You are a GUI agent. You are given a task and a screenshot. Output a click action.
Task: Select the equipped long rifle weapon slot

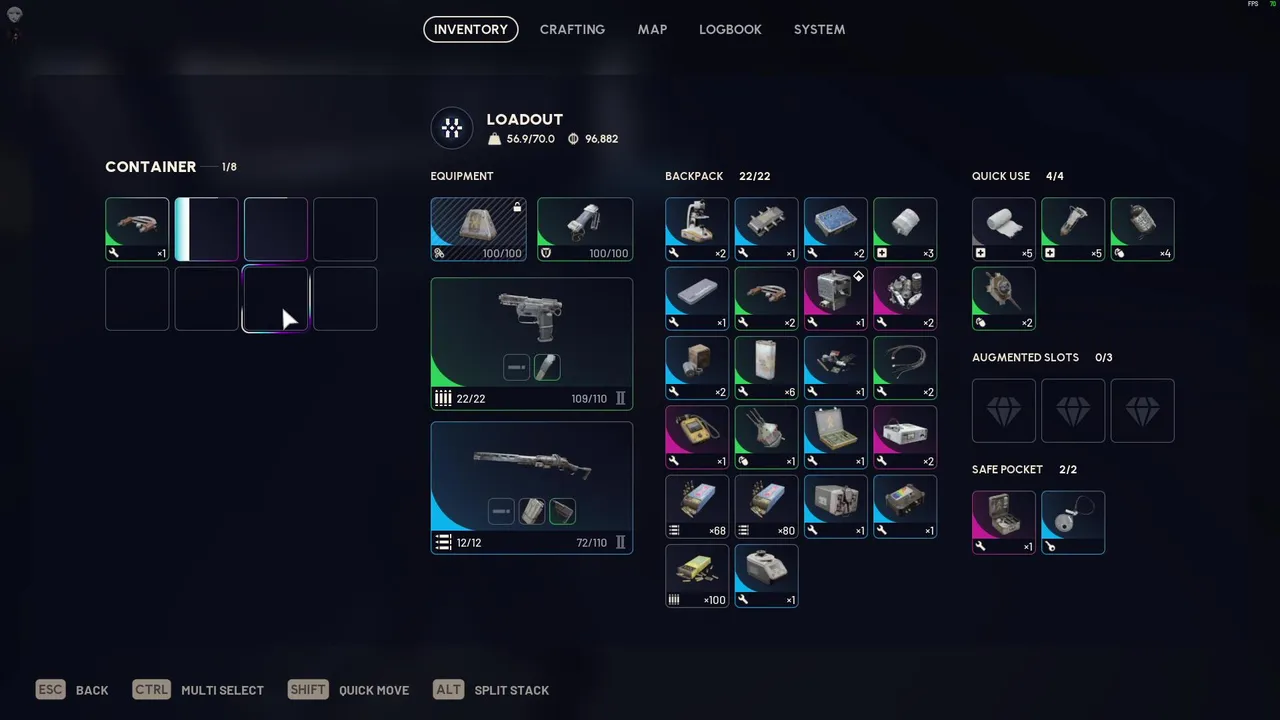click(531, 487)
